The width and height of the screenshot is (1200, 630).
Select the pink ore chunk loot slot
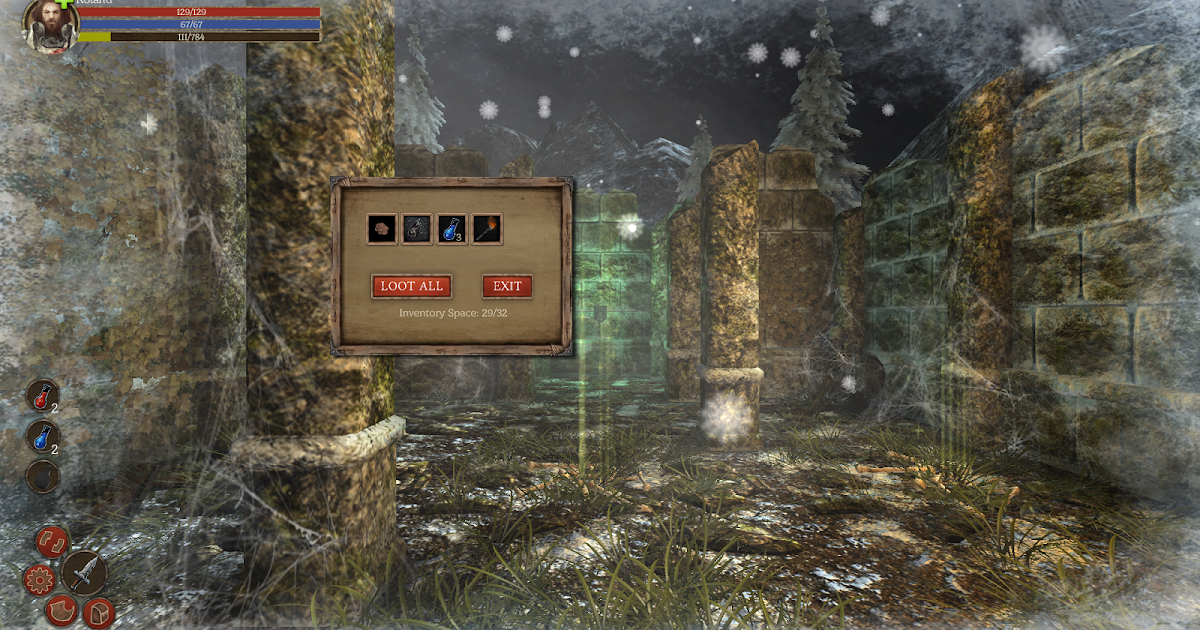coord(382,229)
